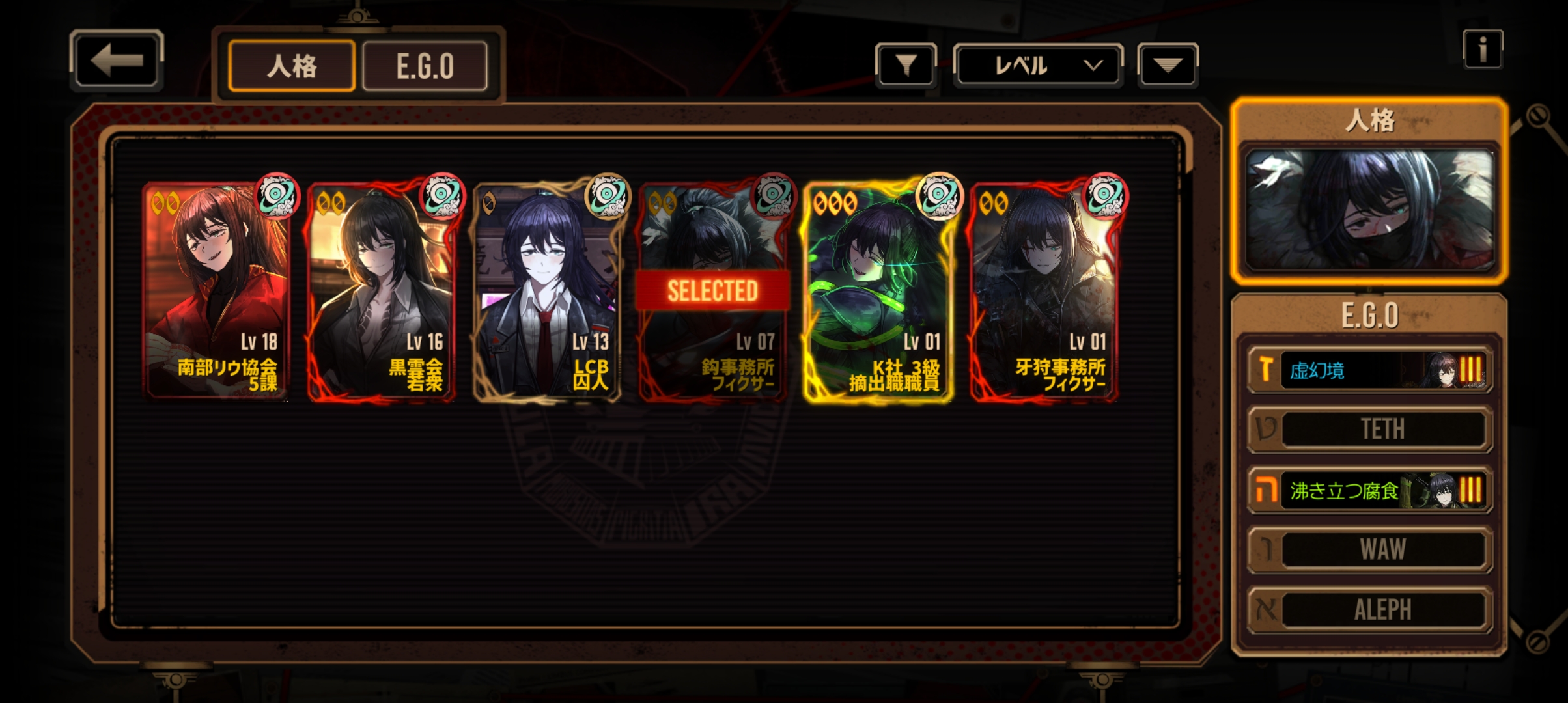Switch to the 人格 tab

pos(292,66)
